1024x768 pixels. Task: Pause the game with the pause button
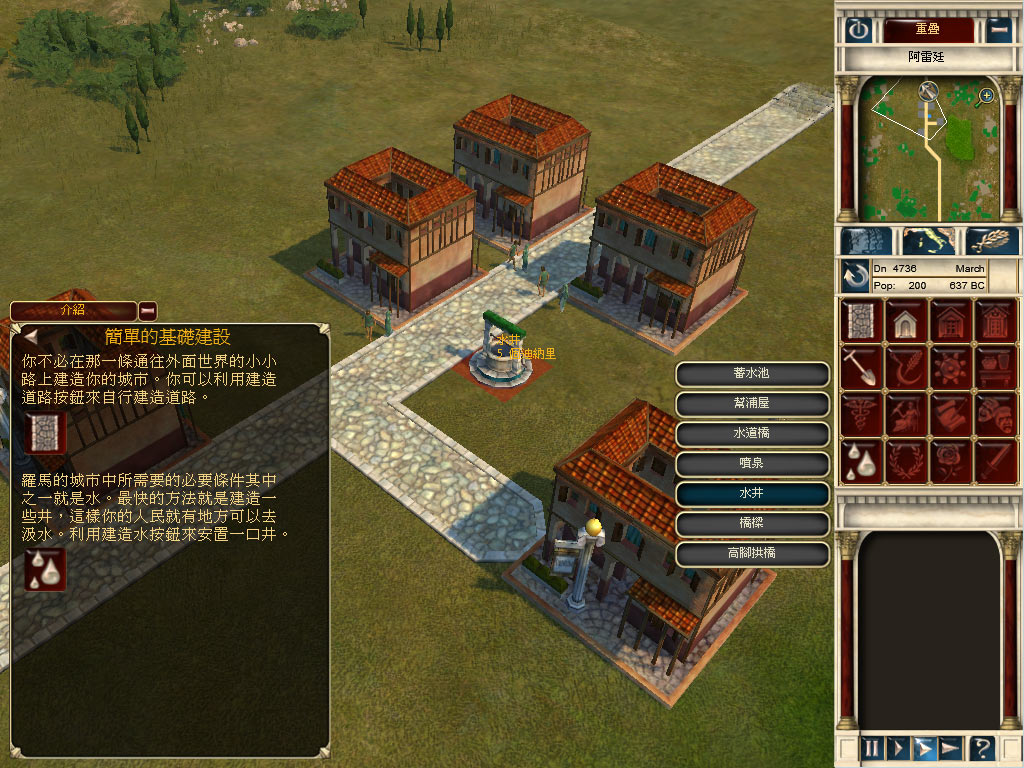(872, 747)
